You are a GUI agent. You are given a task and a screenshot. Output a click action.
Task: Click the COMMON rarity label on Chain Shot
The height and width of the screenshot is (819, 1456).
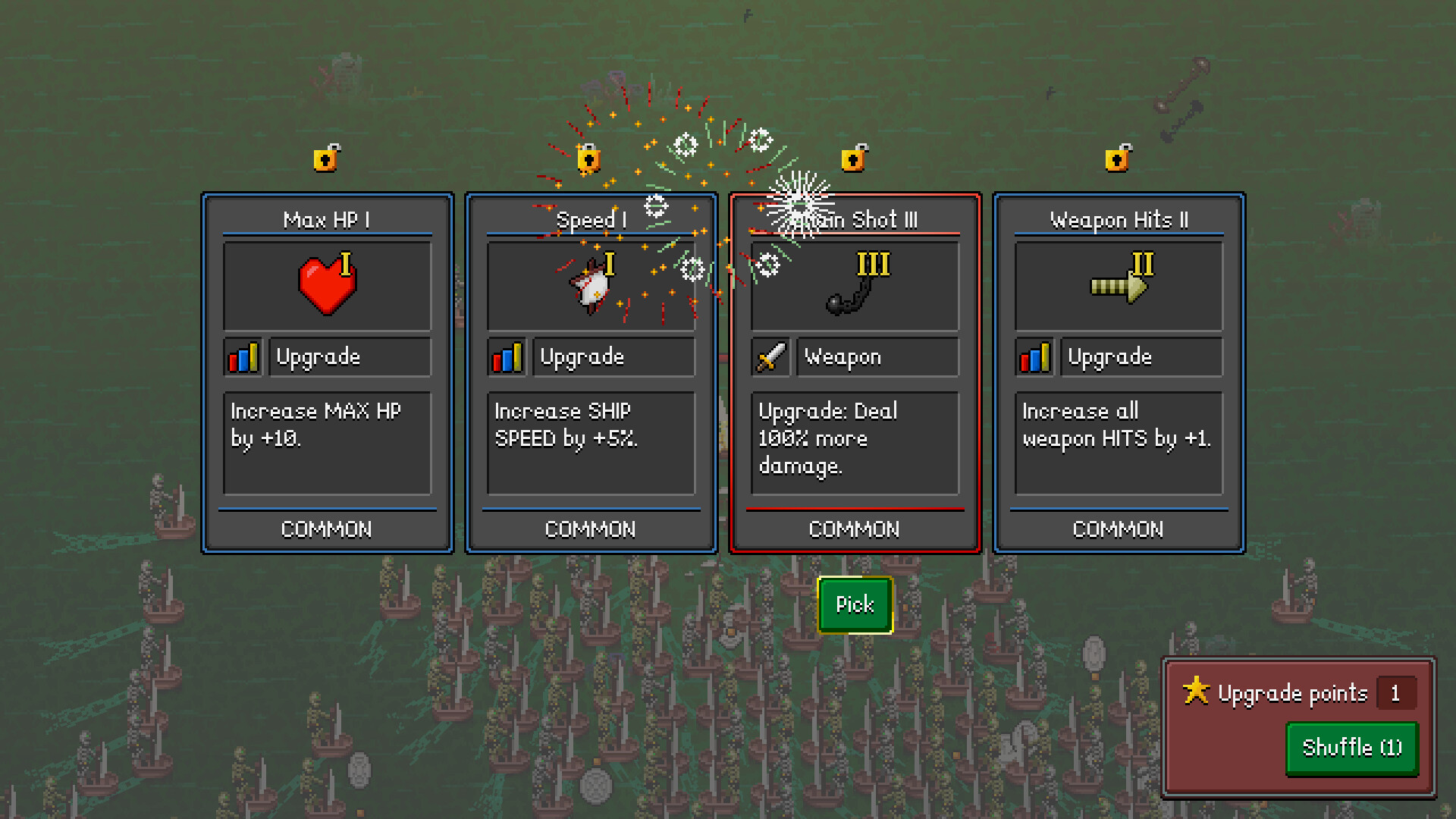point(854,529)
